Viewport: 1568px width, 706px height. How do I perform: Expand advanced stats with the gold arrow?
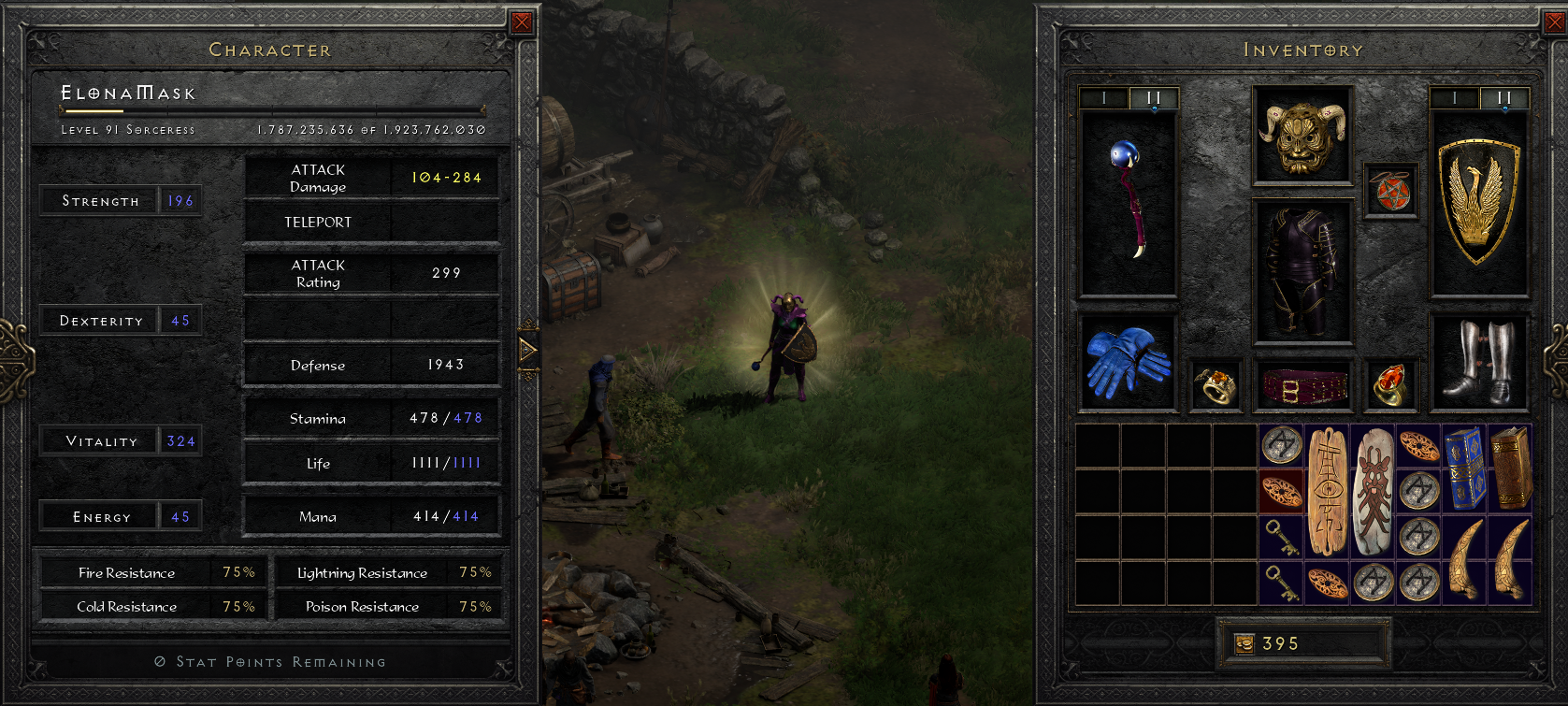point(528,350)
